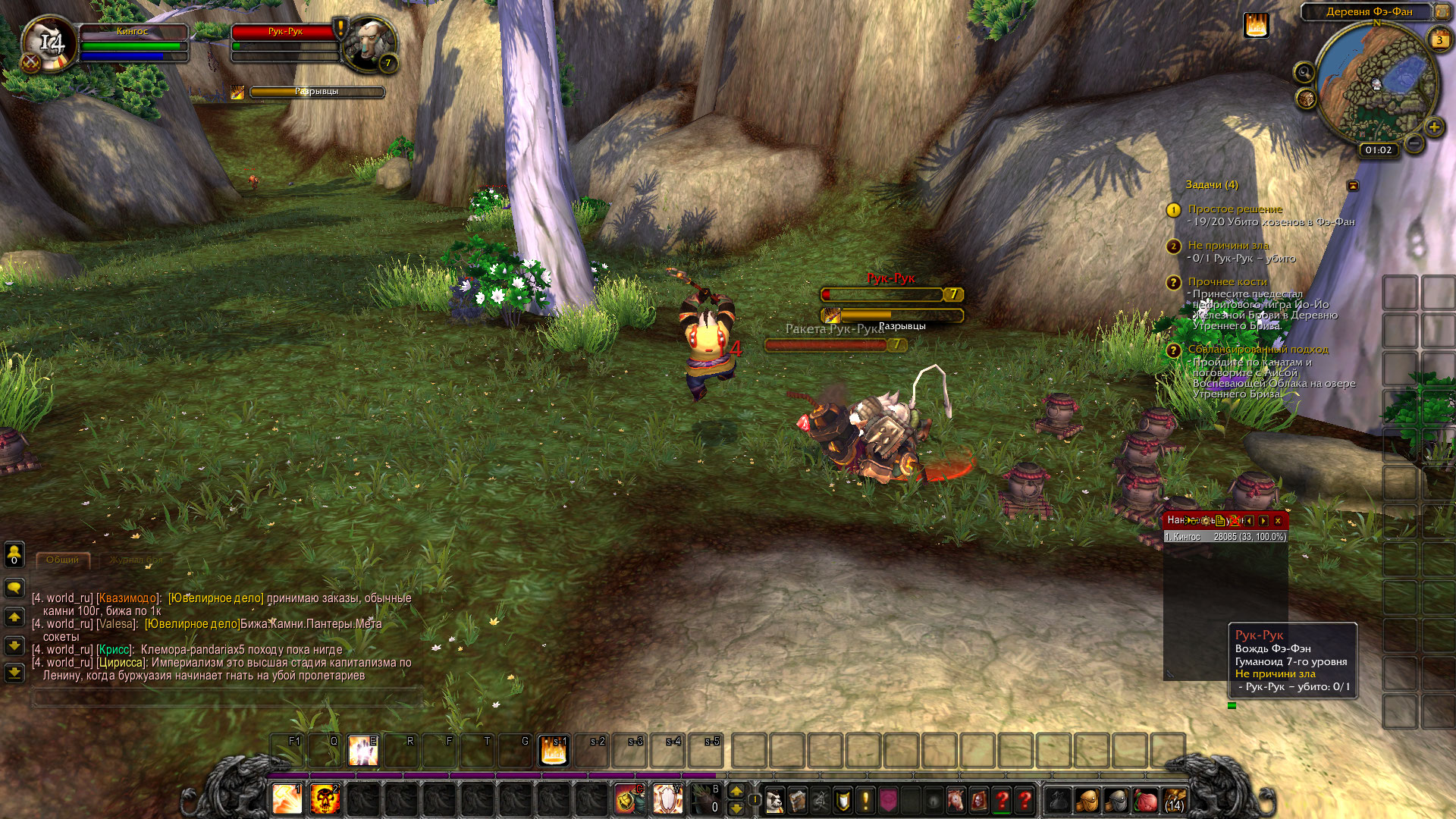Activate the fire pillar ability on s-1
Image resolution: width=1456 pixels, height=819 pixels.
554,751
